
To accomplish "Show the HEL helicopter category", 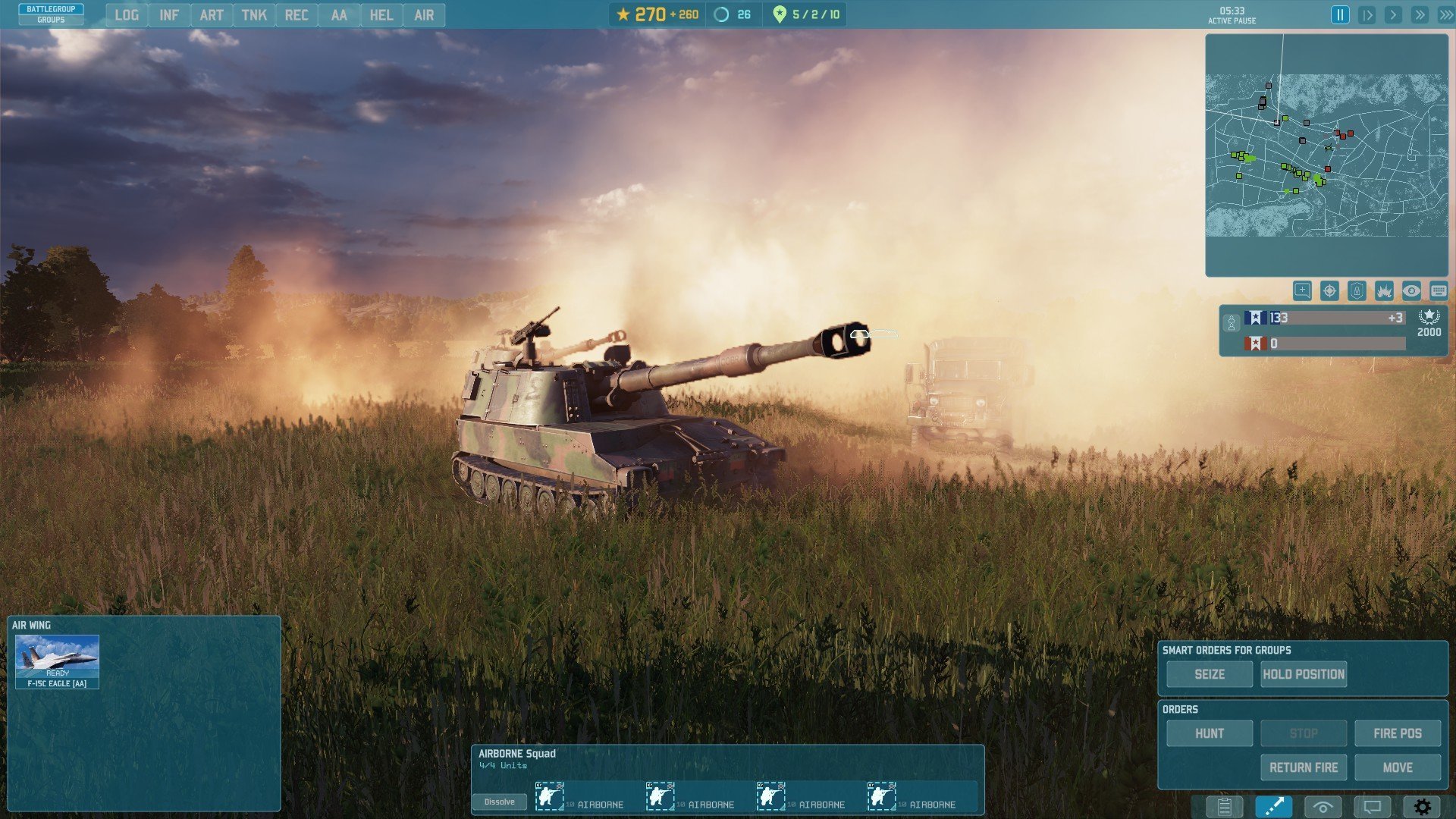I will click(381, 15).
